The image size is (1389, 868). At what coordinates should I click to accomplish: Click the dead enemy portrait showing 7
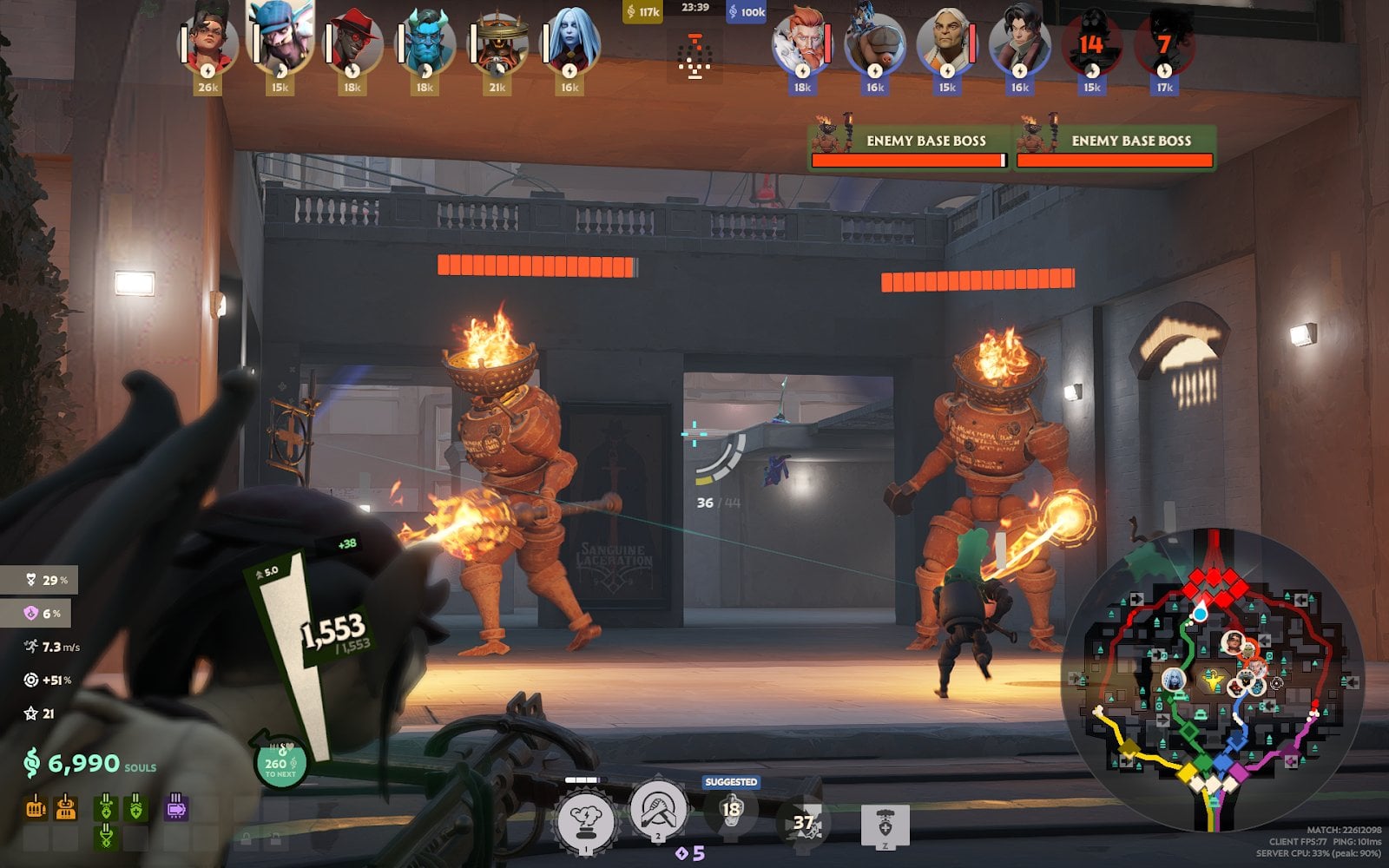tap(1164, 43)
